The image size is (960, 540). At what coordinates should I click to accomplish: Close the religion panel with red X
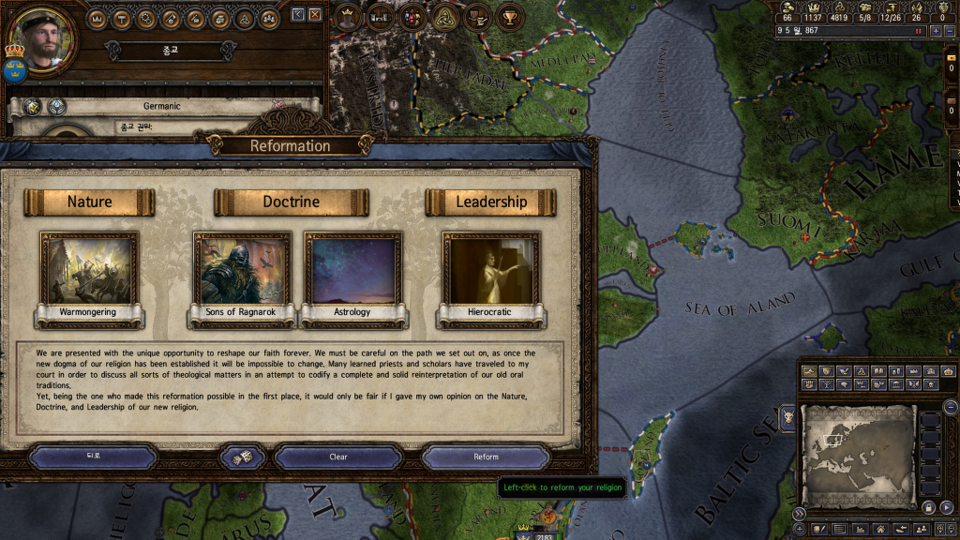pos(315,15)
